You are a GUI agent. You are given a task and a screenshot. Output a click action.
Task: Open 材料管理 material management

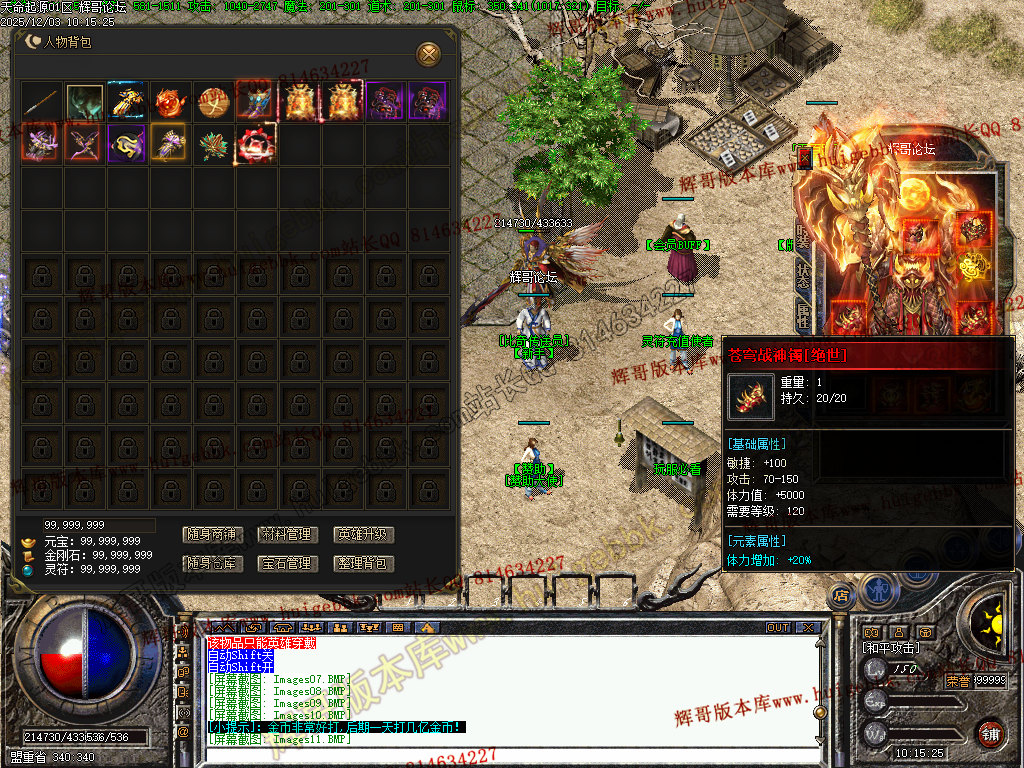click(287, 535)
